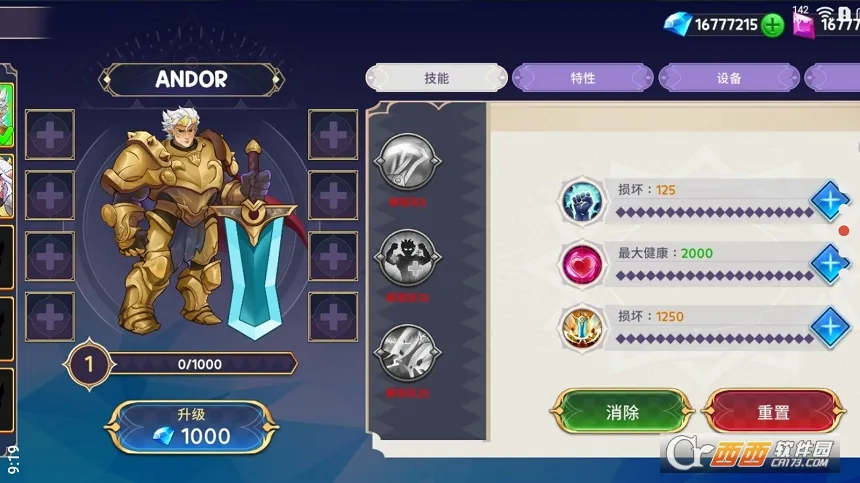Open the 特性 tab

[x=583, y=78]
